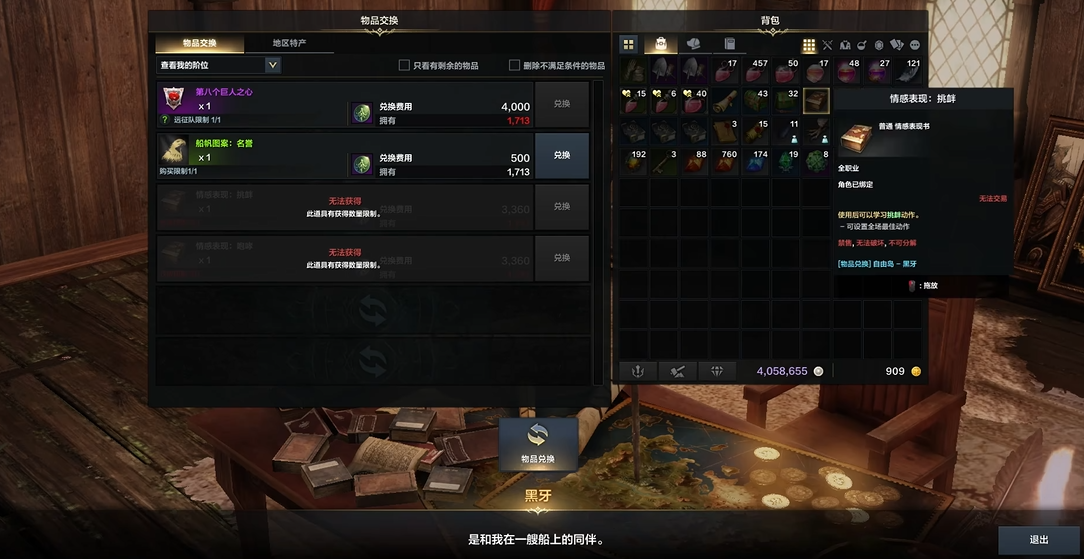The width and height of the screenshot is (1084, 559).
Task: Exchange for 船帆图案：名誉 with 兑换 button
Action: point(562,155)
